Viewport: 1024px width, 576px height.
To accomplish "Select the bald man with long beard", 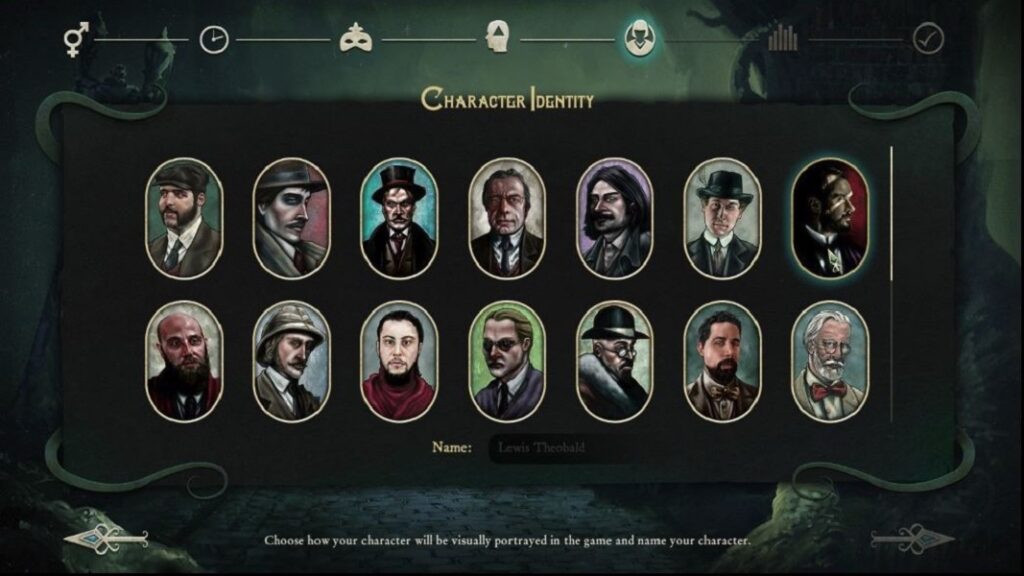I will 184,361.
